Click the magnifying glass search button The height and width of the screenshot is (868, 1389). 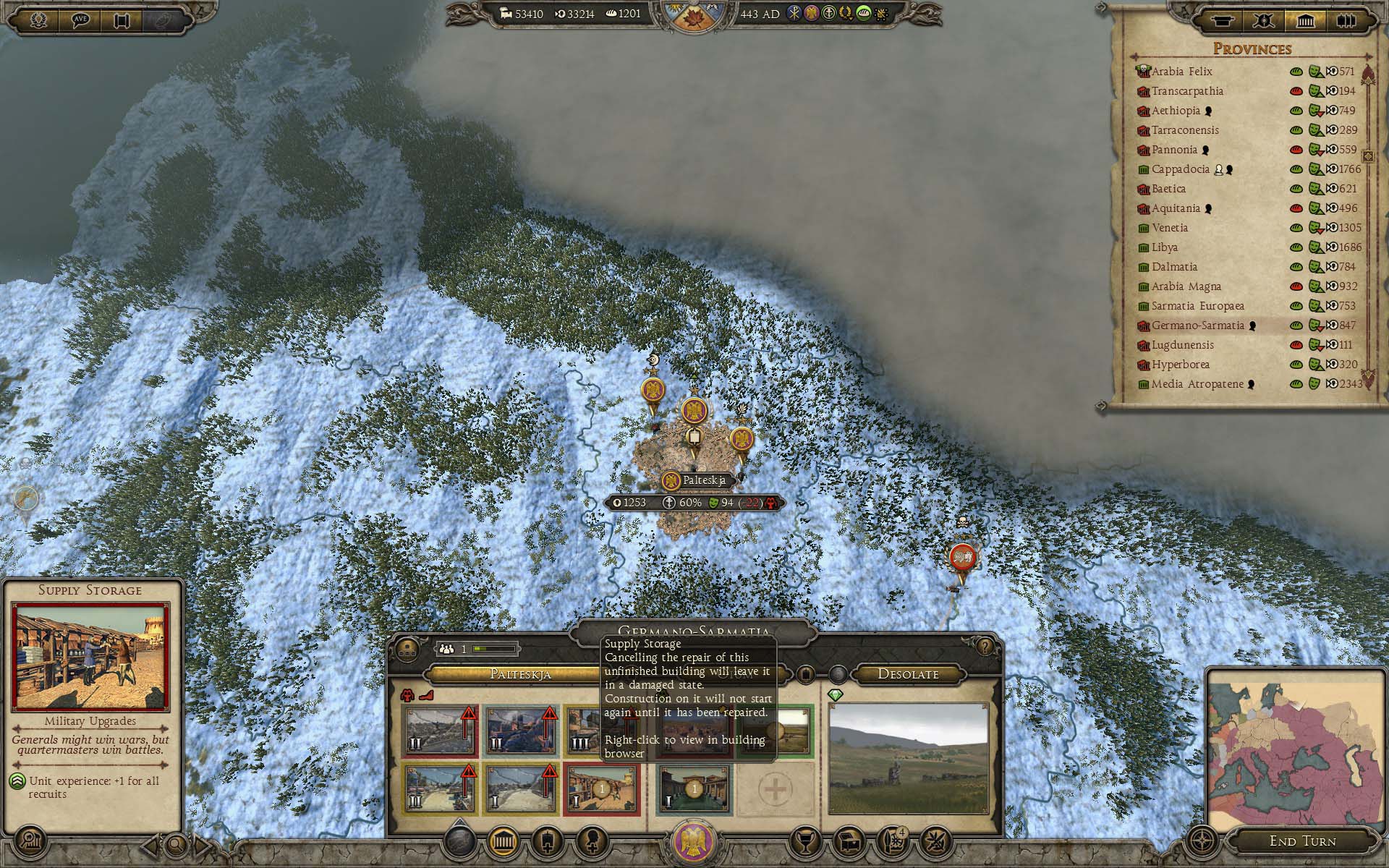click(x=176, y=843)
